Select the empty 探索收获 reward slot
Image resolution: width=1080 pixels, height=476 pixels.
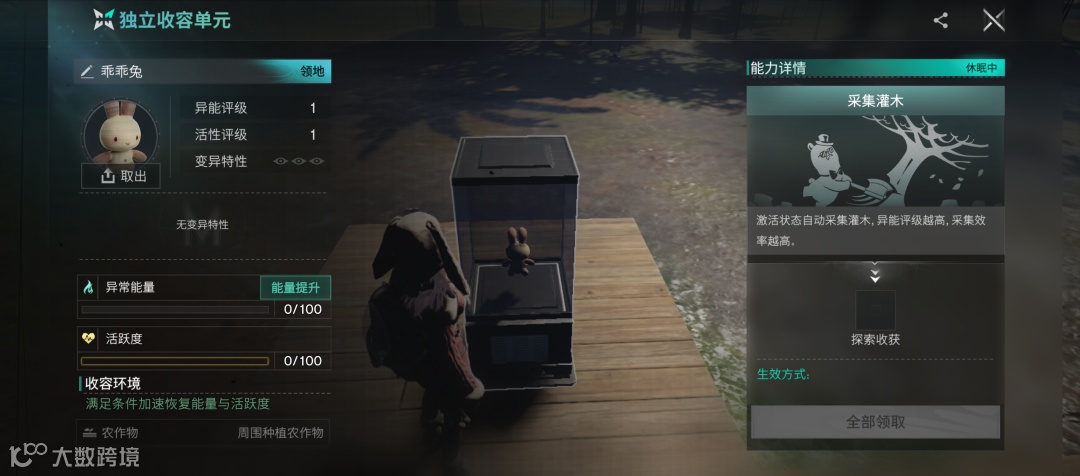coord(875,309)
